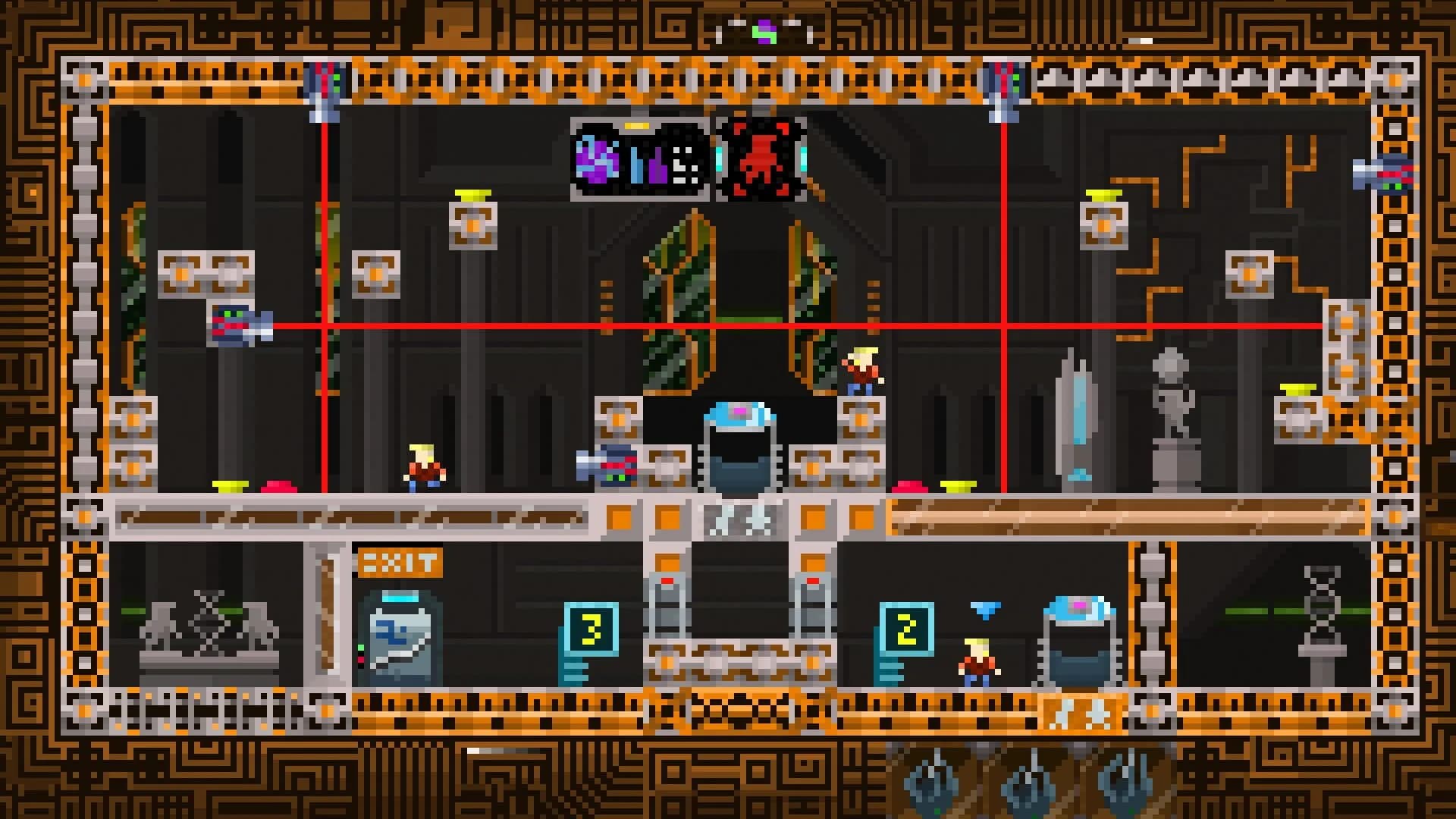This screenshot has height=819, width=1456.
Task: Select the purple brain icon in the HUD panel
Action: [598, 159]
